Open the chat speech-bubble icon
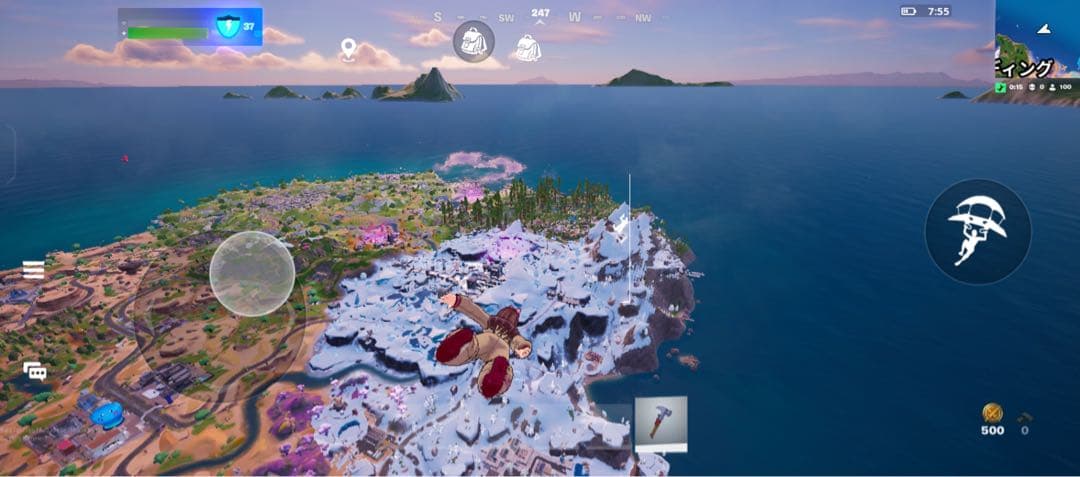 pos(35,371)
